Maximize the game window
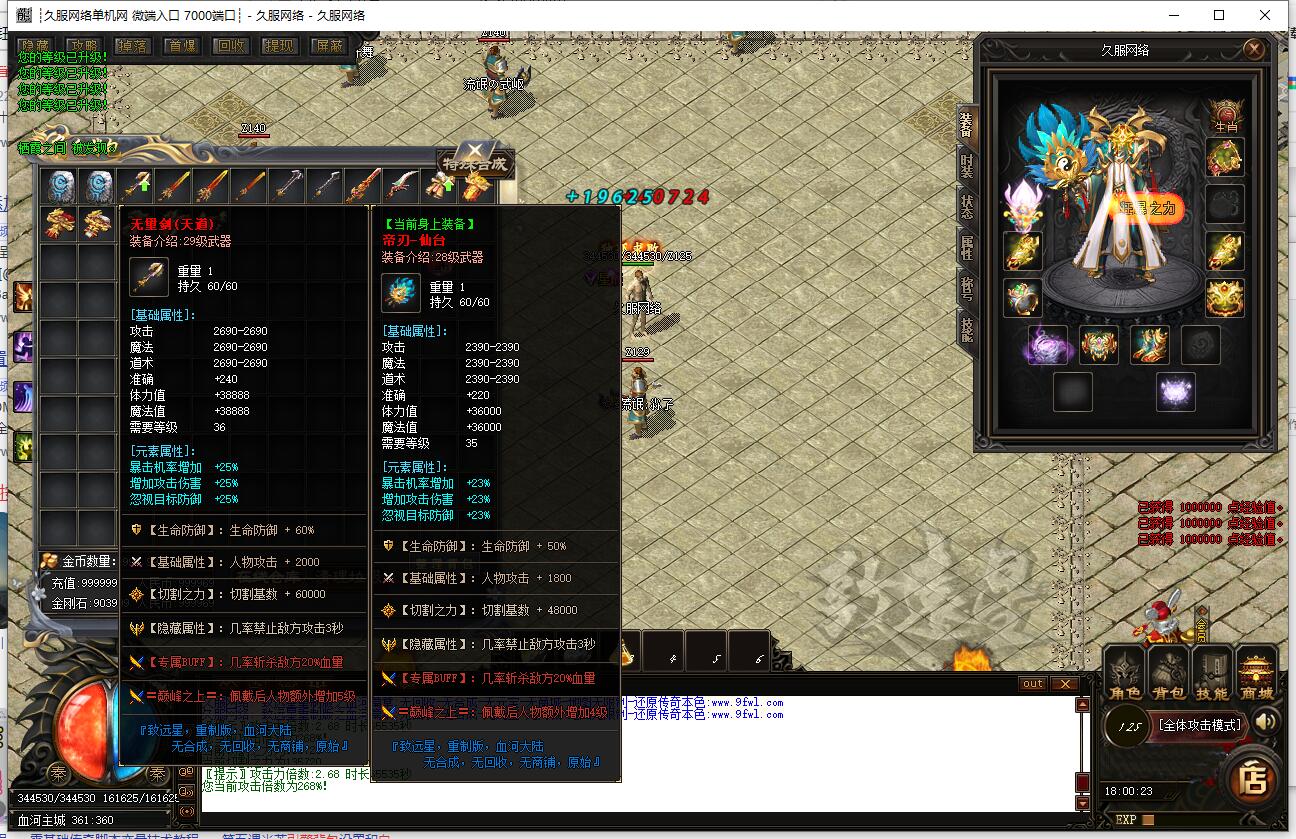Image resolution: width=1296 pixels, height=839 pixels. [1219, 15]
